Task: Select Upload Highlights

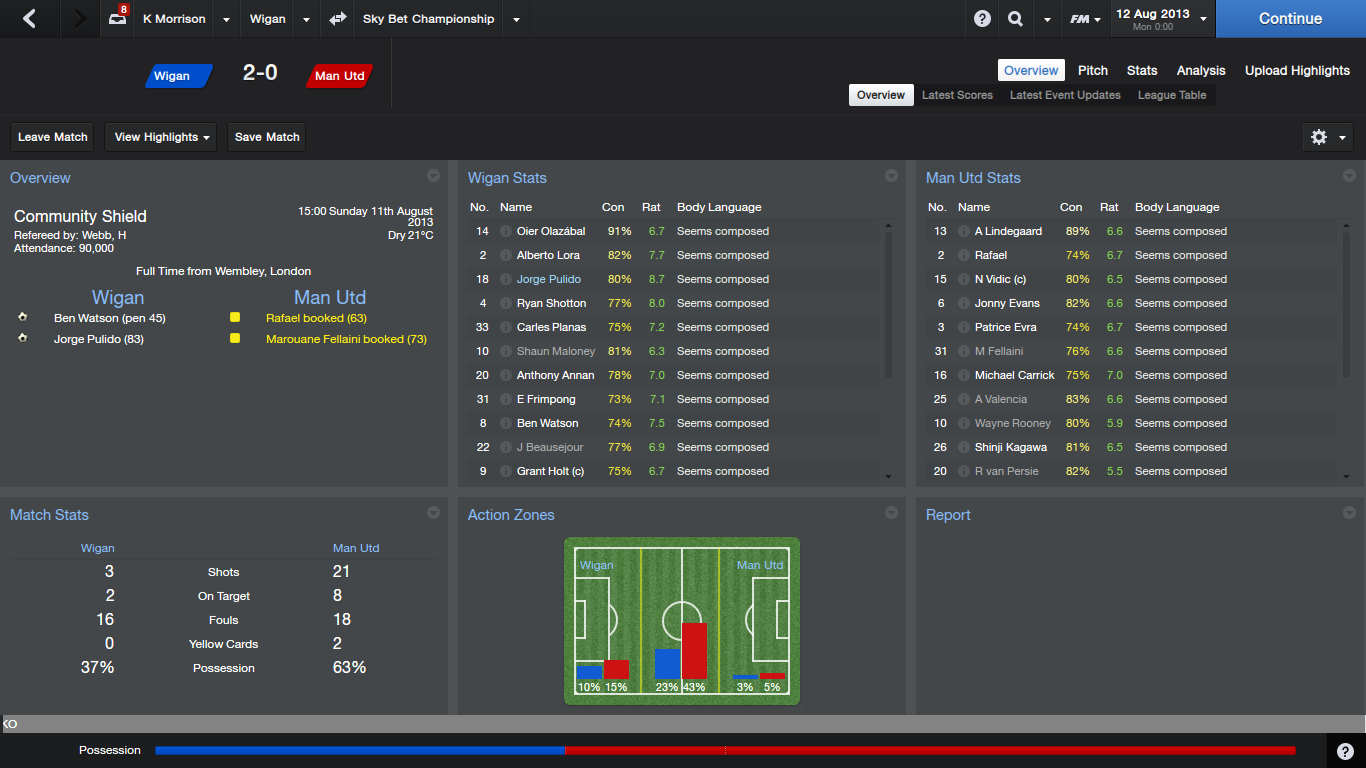Action: 1297,70
